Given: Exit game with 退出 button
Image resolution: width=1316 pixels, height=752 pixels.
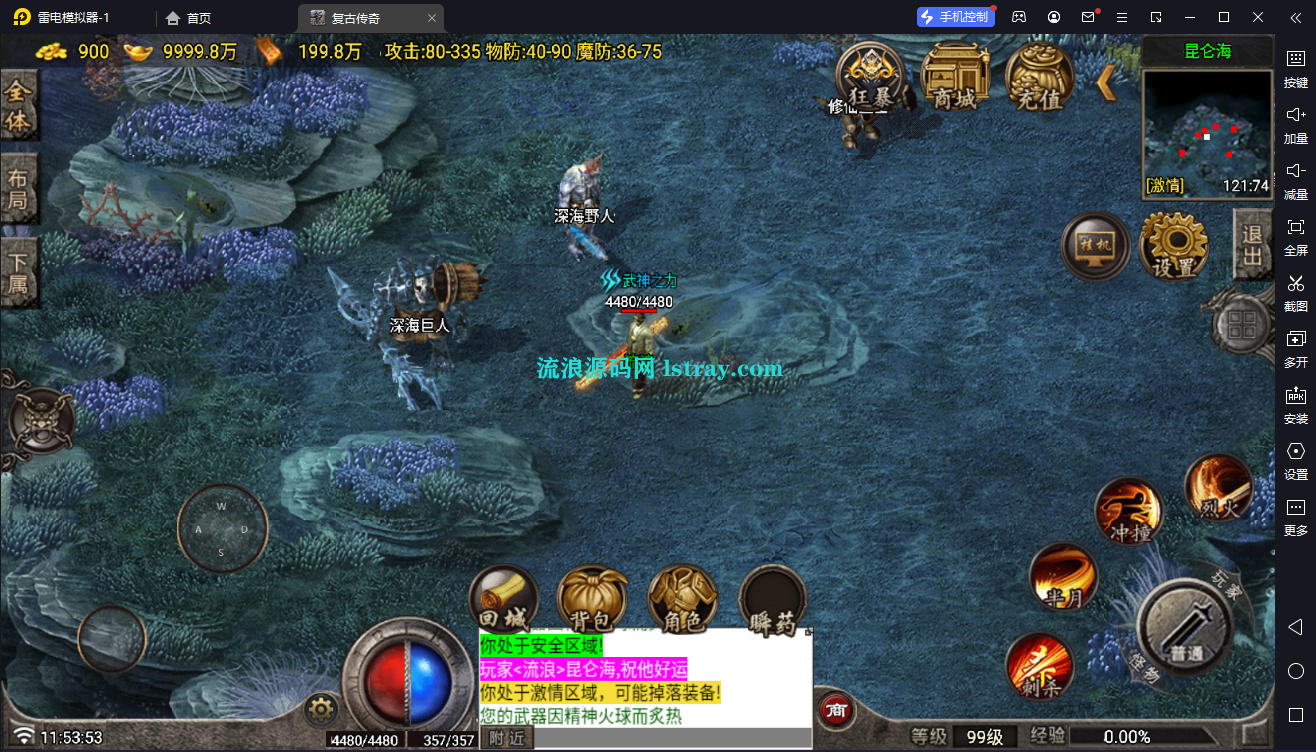Looking at the screenshot, I should tap(1252, 244).
